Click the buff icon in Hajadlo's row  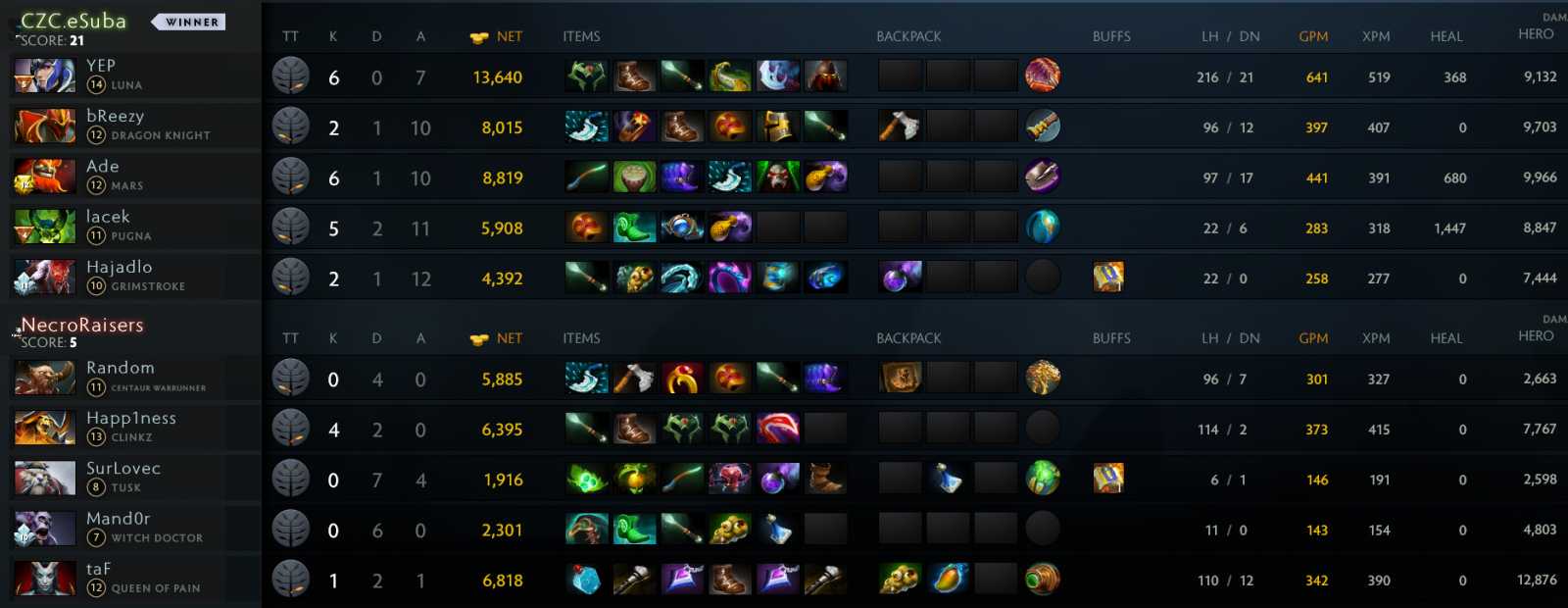(1108, 278)
